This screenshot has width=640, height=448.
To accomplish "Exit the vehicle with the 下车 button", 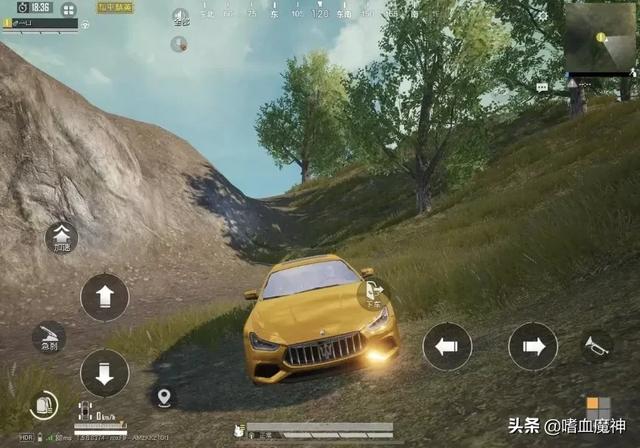I will tap(373, 295).
